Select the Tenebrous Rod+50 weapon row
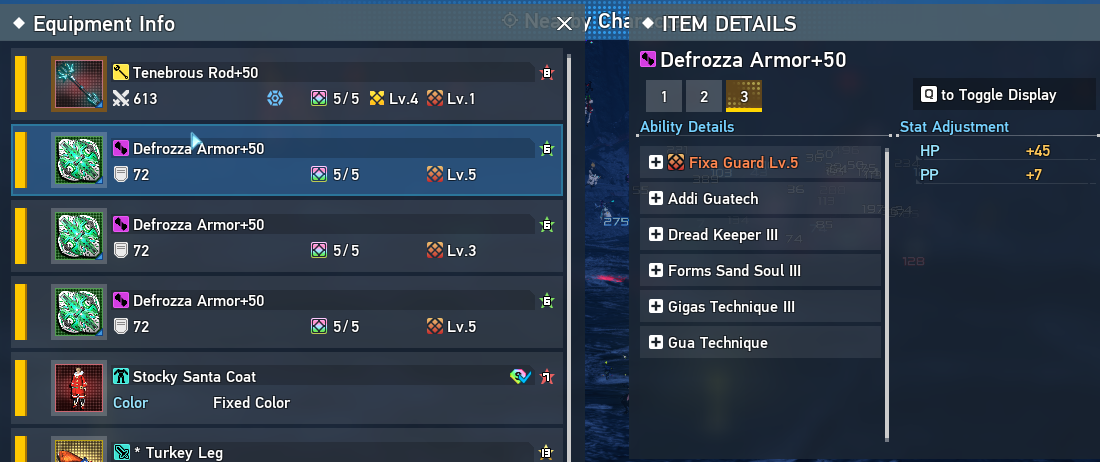Viewport: 1100px width, 462px height. pos(300,85)
